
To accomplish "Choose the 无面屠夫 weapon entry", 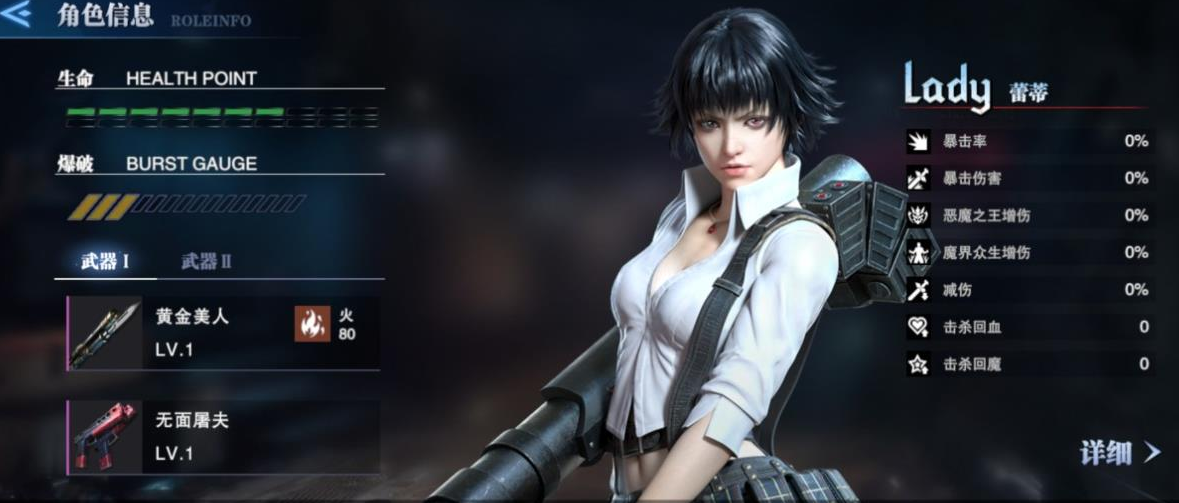I will [x=223, y=437].
